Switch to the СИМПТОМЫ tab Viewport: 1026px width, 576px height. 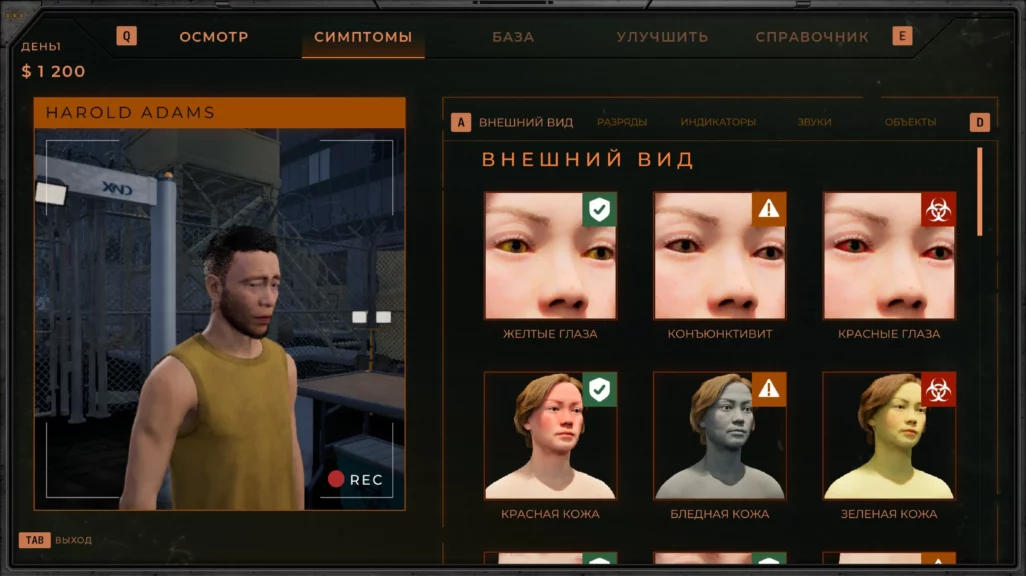tap(363, 37)
